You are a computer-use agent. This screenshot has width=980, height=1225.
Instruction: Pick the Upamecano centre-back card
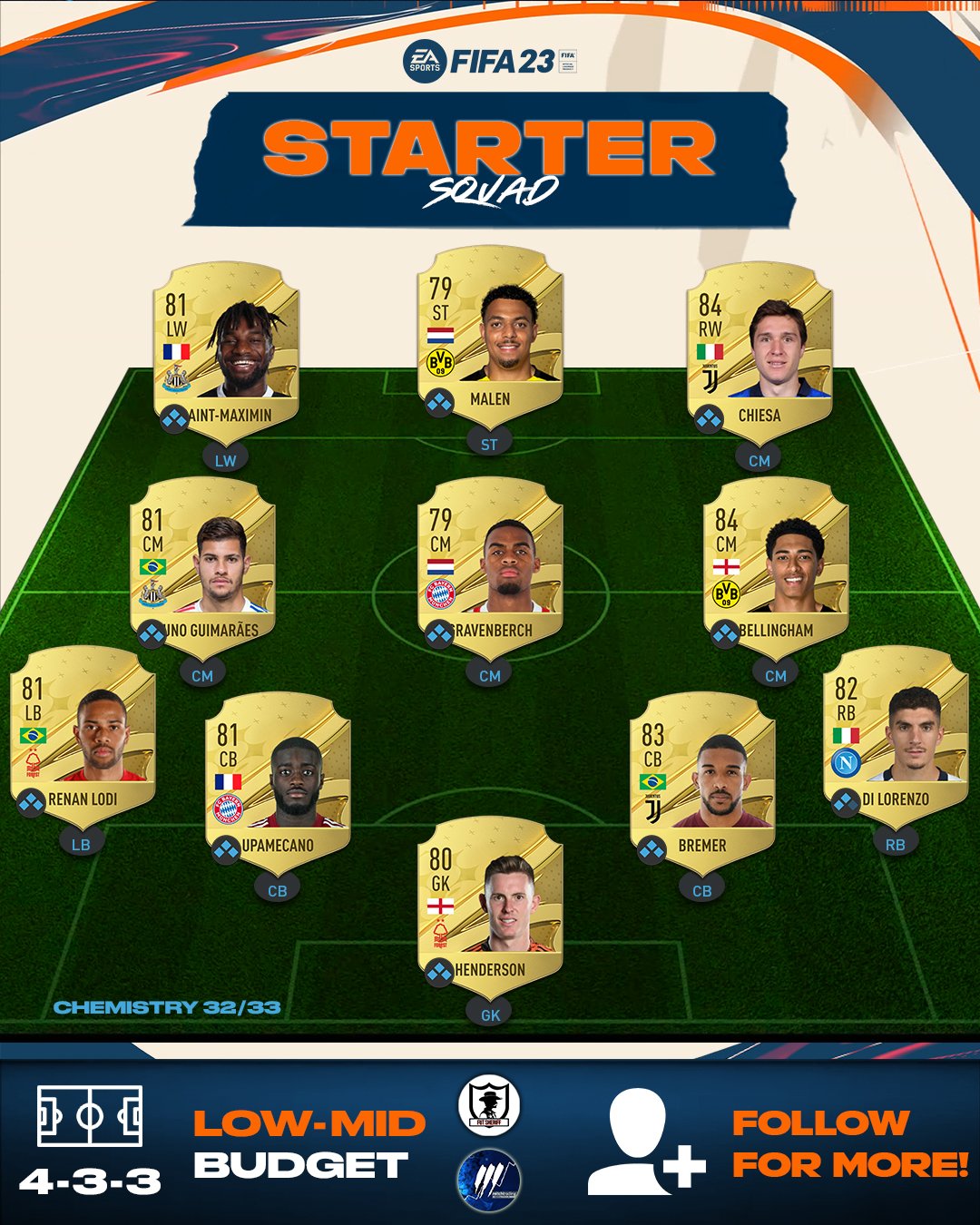[278, 779]
